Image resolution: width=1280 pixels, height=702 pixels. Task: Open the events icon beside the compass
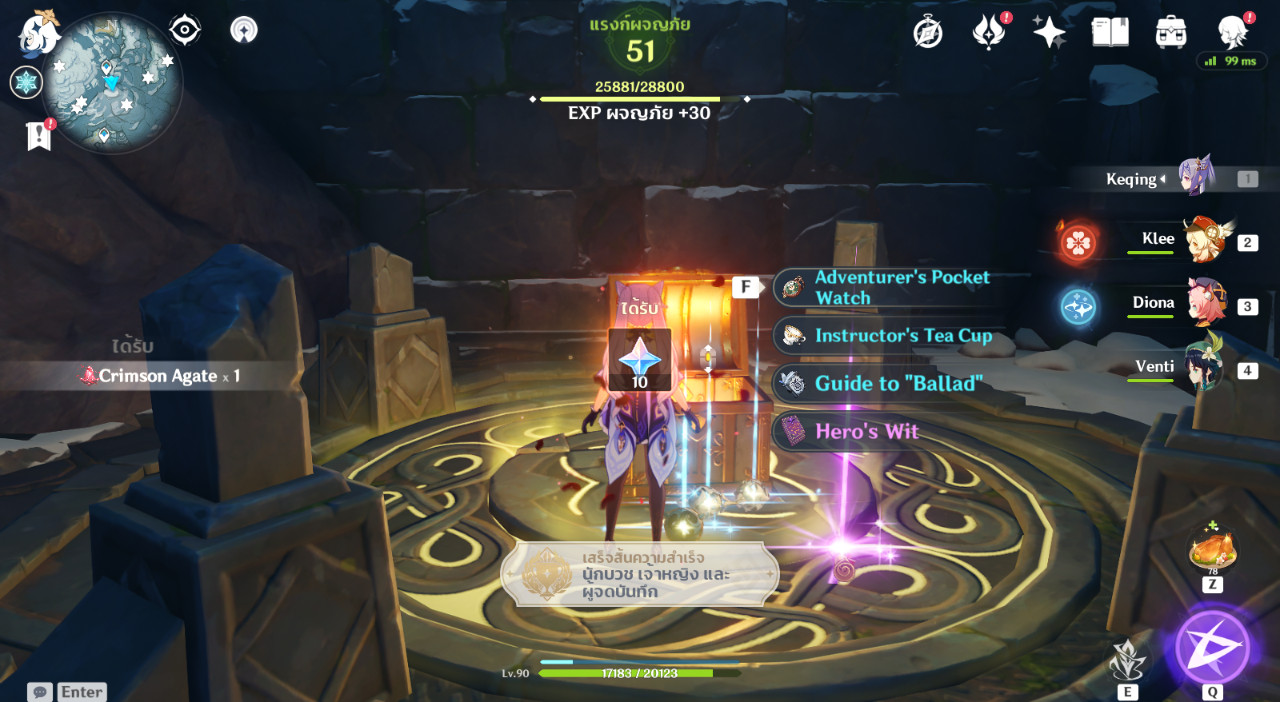(x=989, y=32)
